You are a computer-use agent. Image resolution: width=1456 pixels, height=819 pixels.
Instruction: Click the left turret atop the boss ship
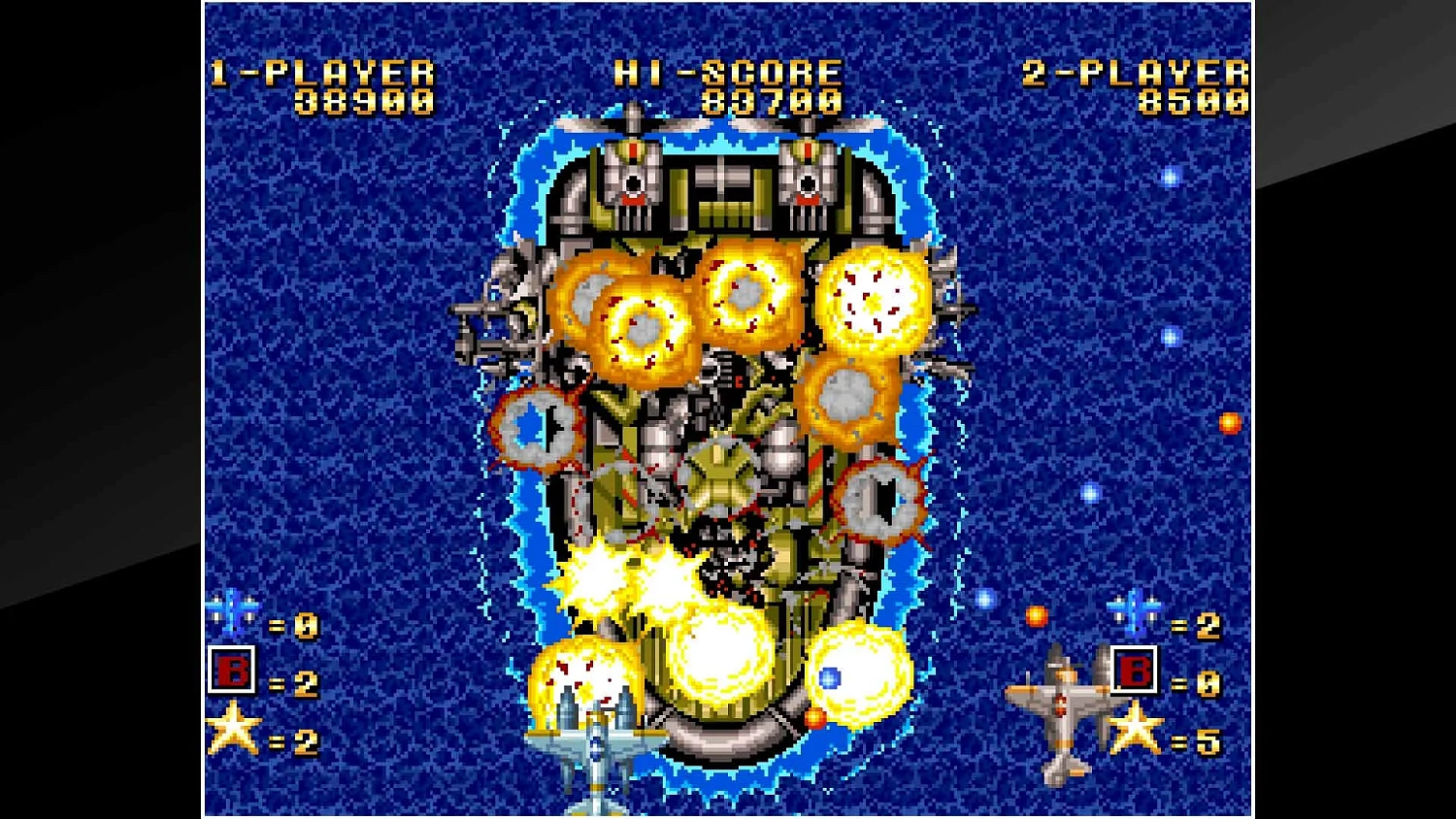tap(631, 175)
